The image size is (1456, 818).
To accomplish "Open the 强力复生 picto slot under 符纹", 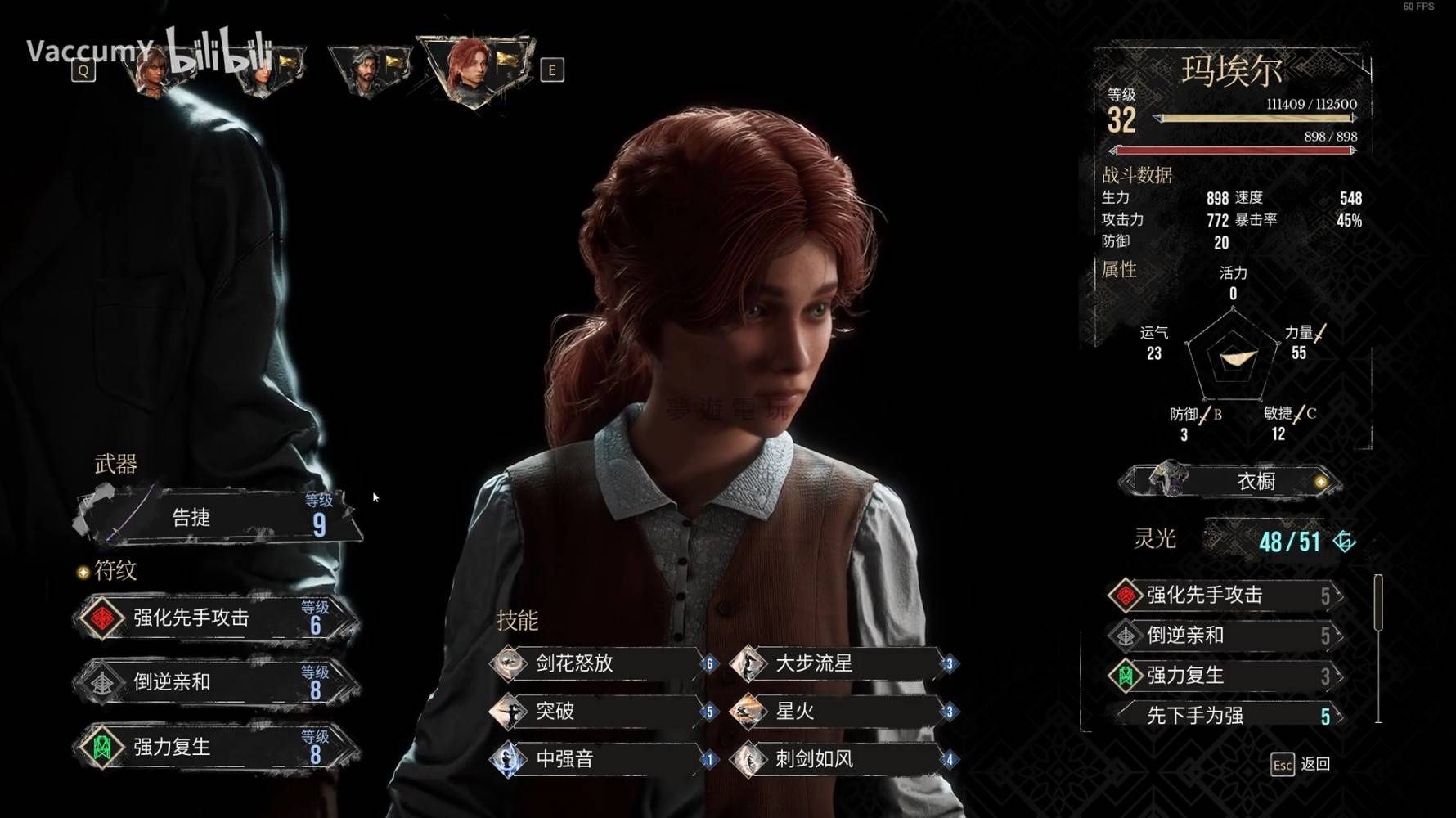I will coord(217,747).
